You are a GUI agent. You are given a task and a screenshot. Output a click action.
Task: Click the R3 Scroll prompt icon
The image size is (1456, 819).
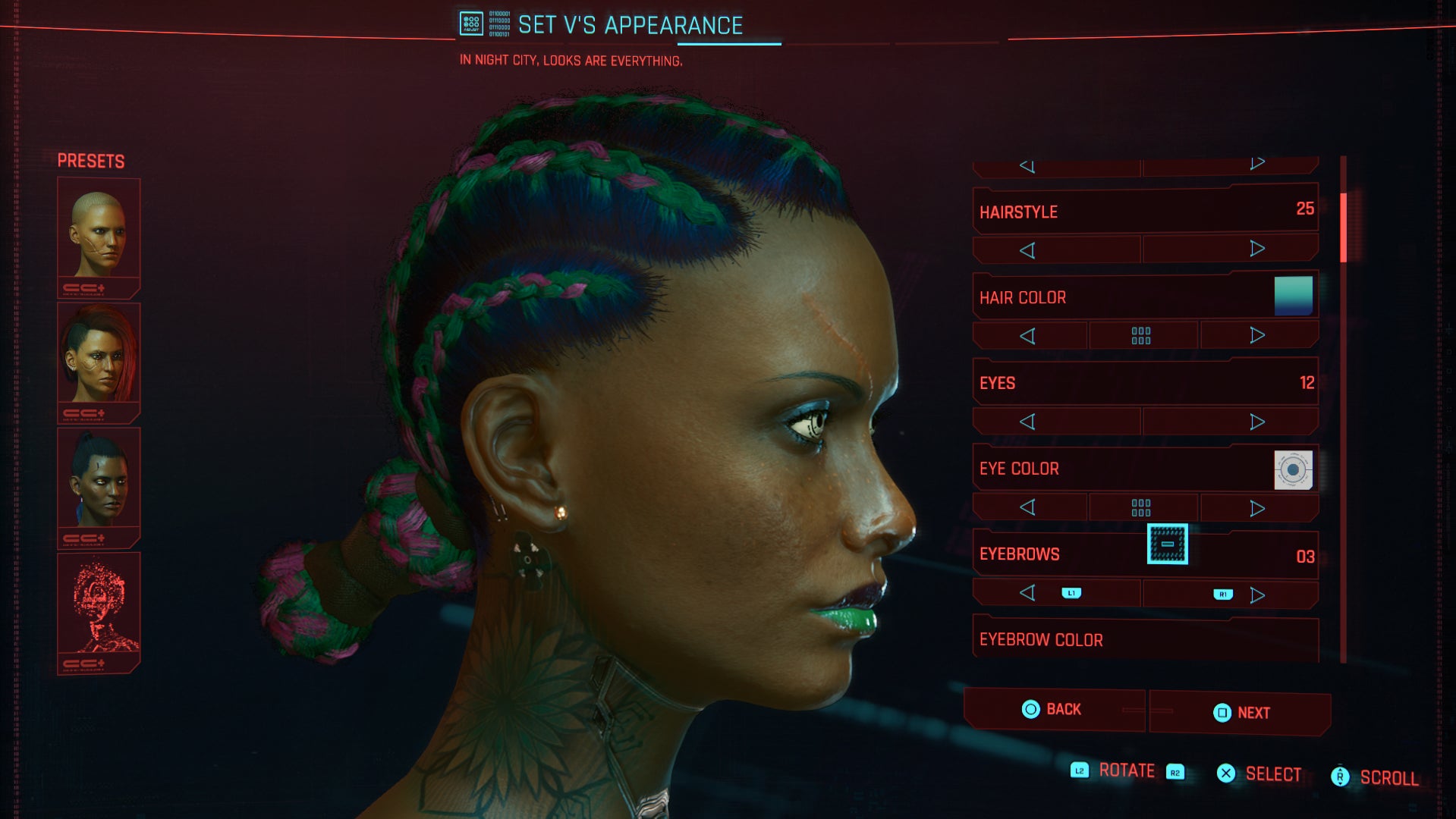click(1340, 777)
